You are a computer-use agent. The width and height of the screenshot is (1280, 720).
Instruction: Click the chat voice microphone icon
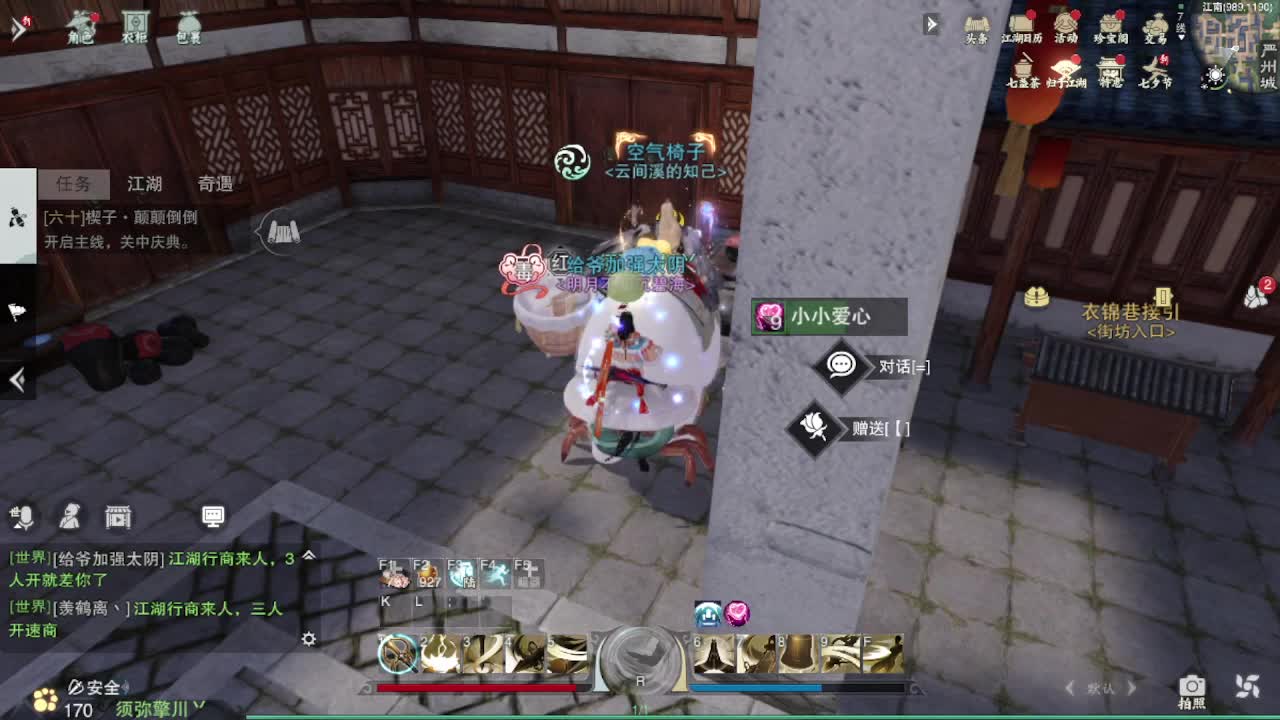coord(22,517)
